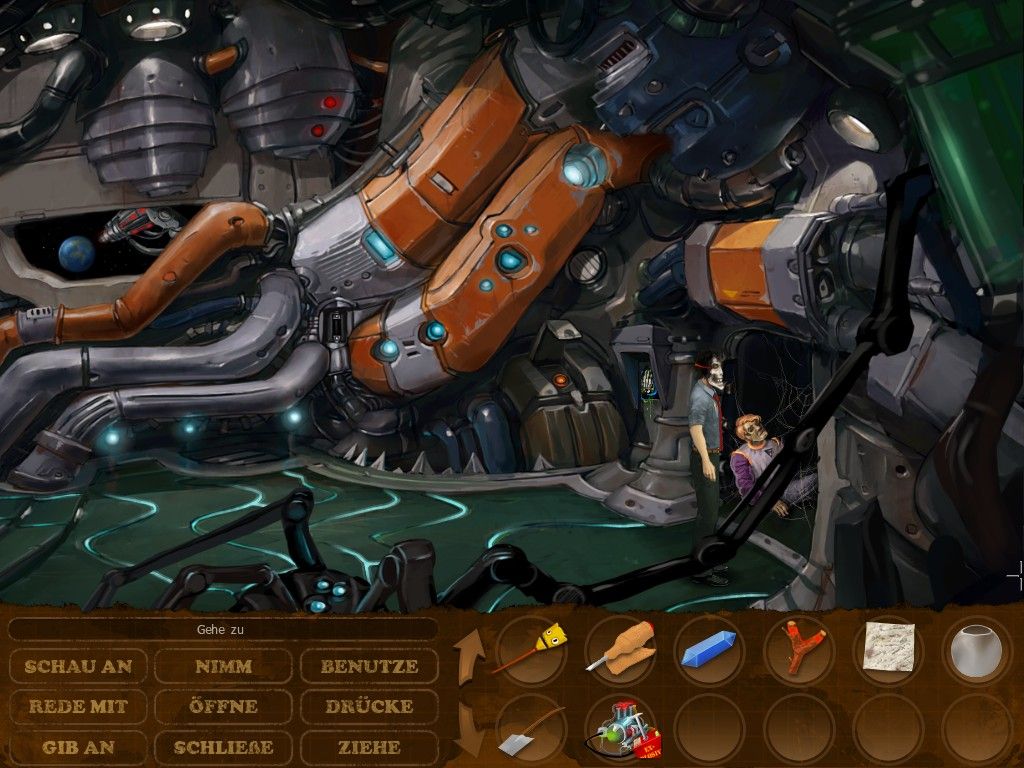Select the blue crystal in inventory
The image size is (1024, 768).
pyautogui.click(x=709, y=650)
